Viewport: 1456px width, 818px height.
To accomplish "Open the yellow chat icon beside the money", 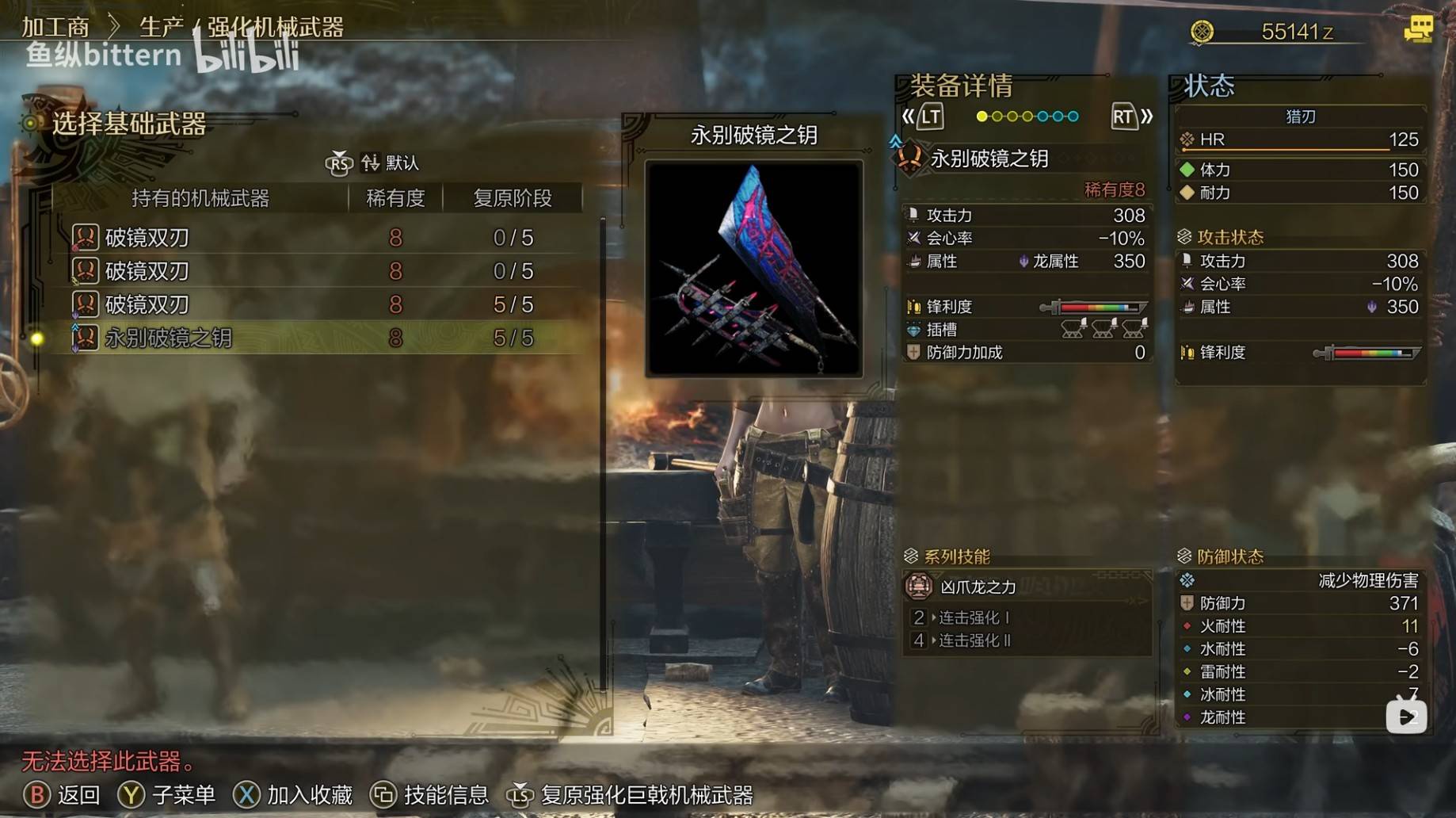I will [x=1417, y=30].
